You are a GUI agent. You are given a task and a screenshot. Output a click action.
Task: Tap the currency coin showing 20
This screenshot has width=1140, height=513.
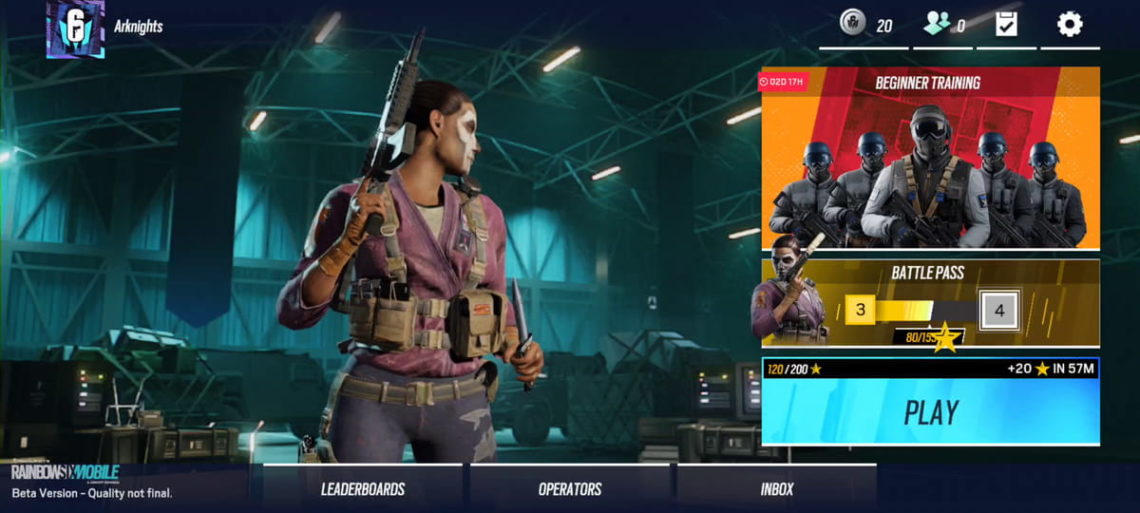tap(853, 24)
